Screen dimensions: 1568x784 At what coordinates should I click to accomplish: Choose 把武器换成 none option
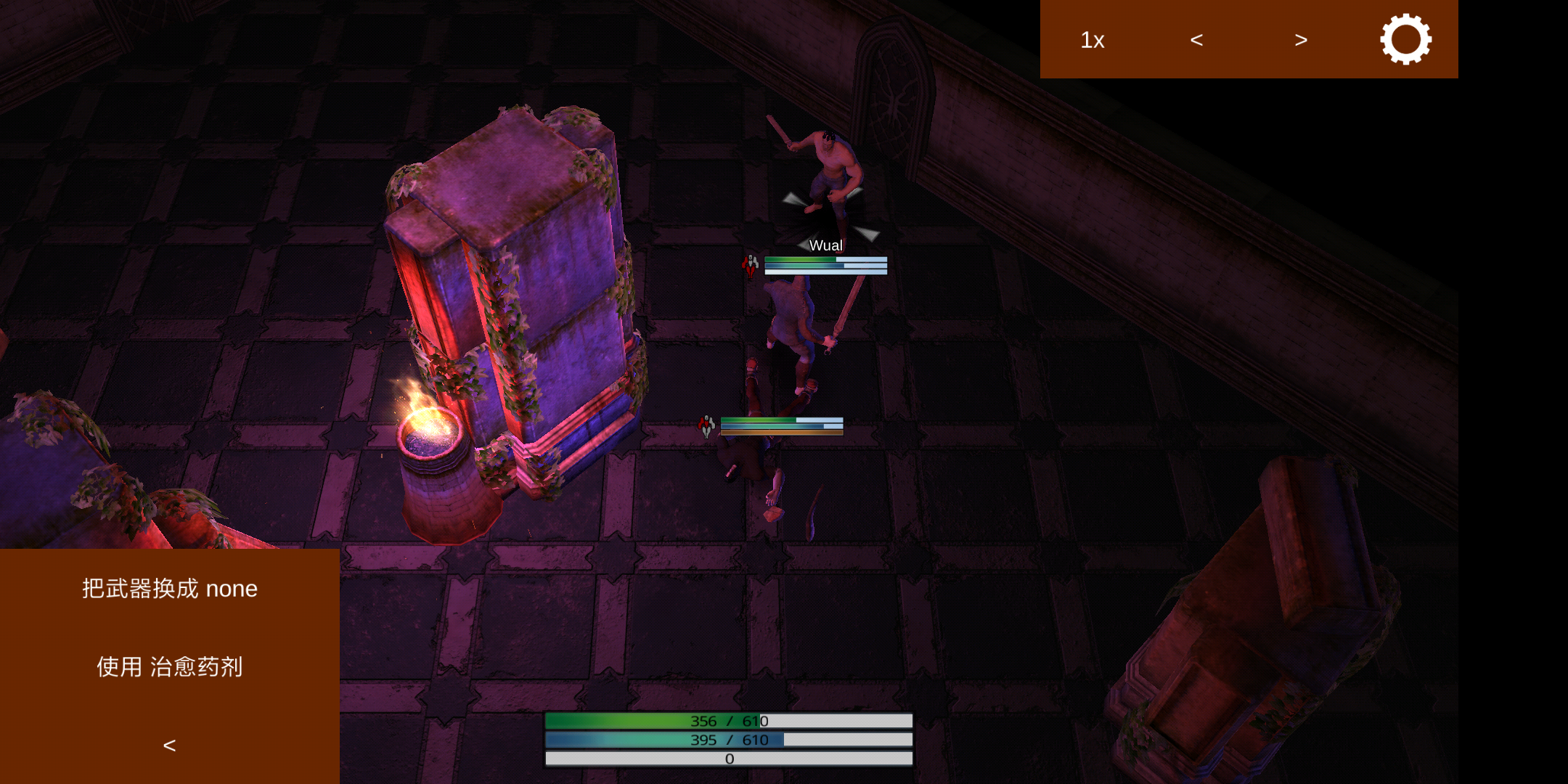point(170,589)
